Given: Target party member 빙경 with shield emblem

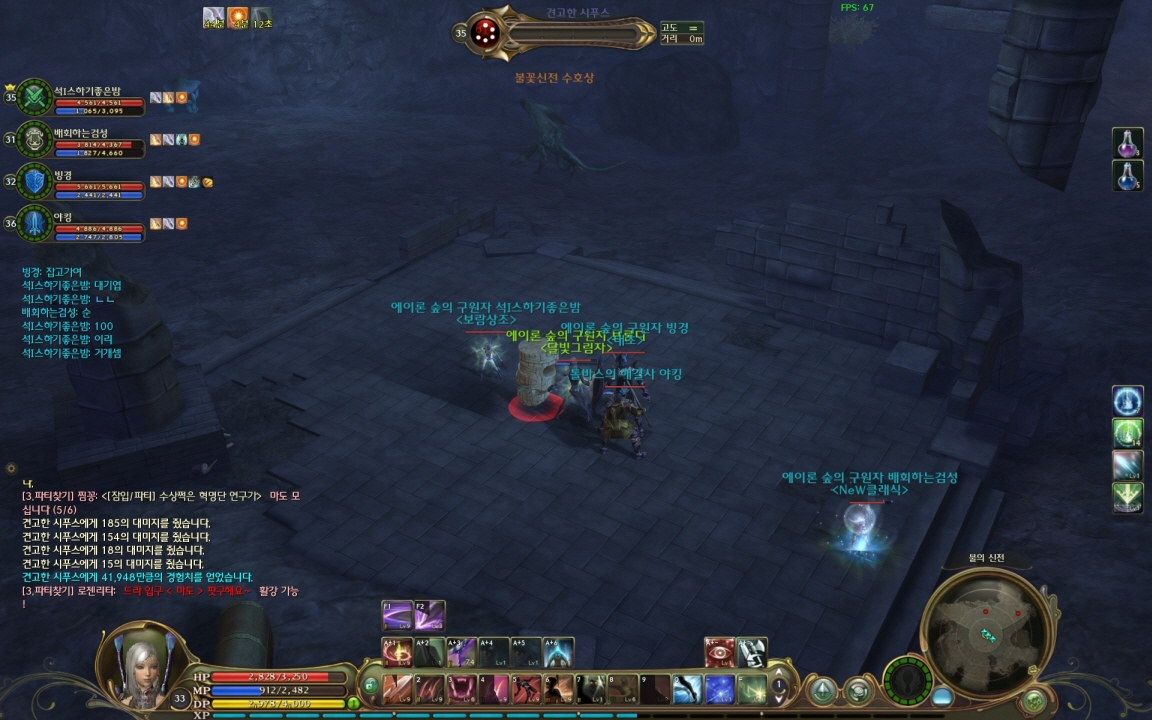Looking at the screenshot, I should click(36, 181).
